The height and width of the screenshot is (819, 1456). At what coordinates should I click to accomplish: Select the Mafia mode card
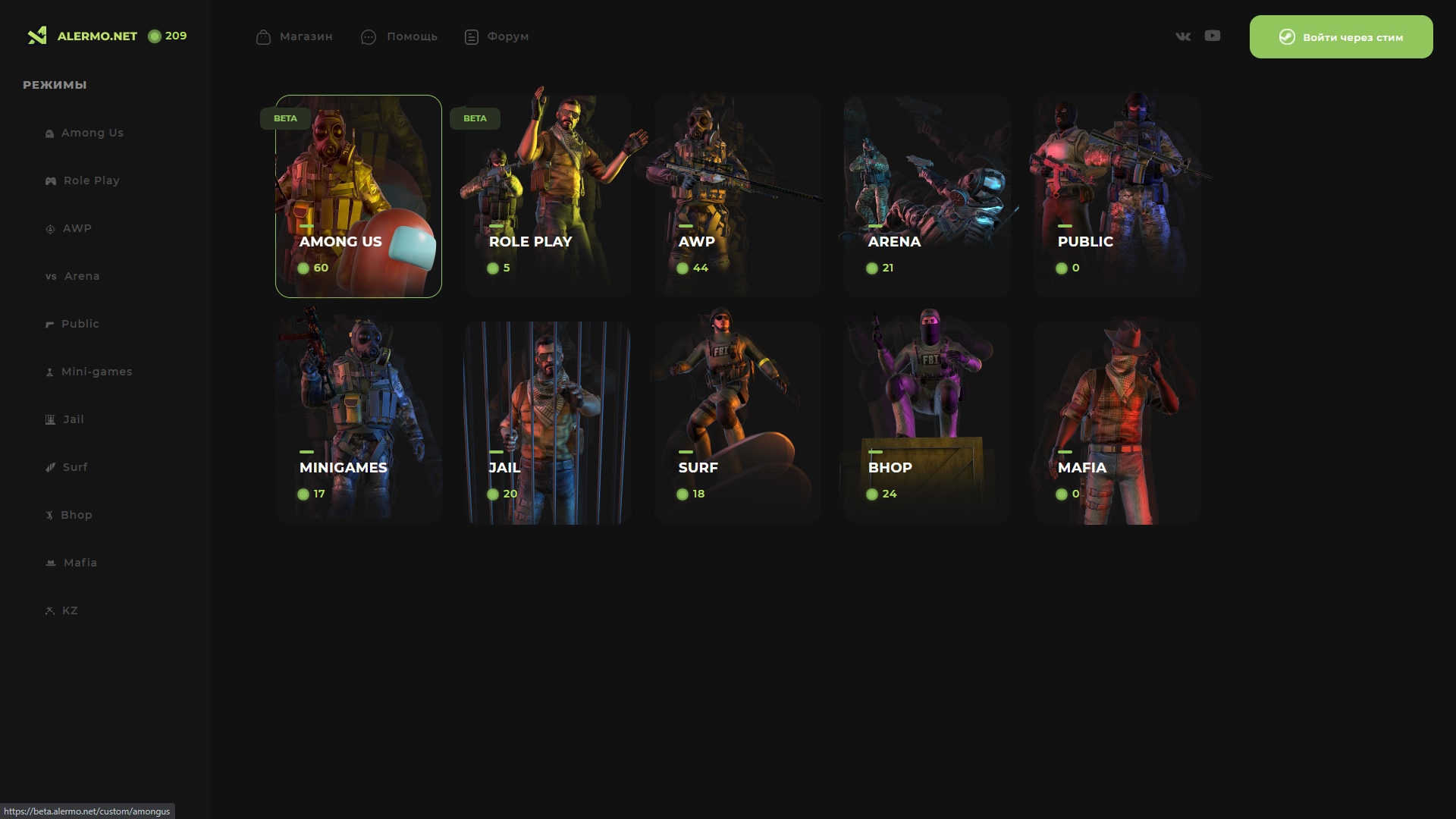[1117, 422]
